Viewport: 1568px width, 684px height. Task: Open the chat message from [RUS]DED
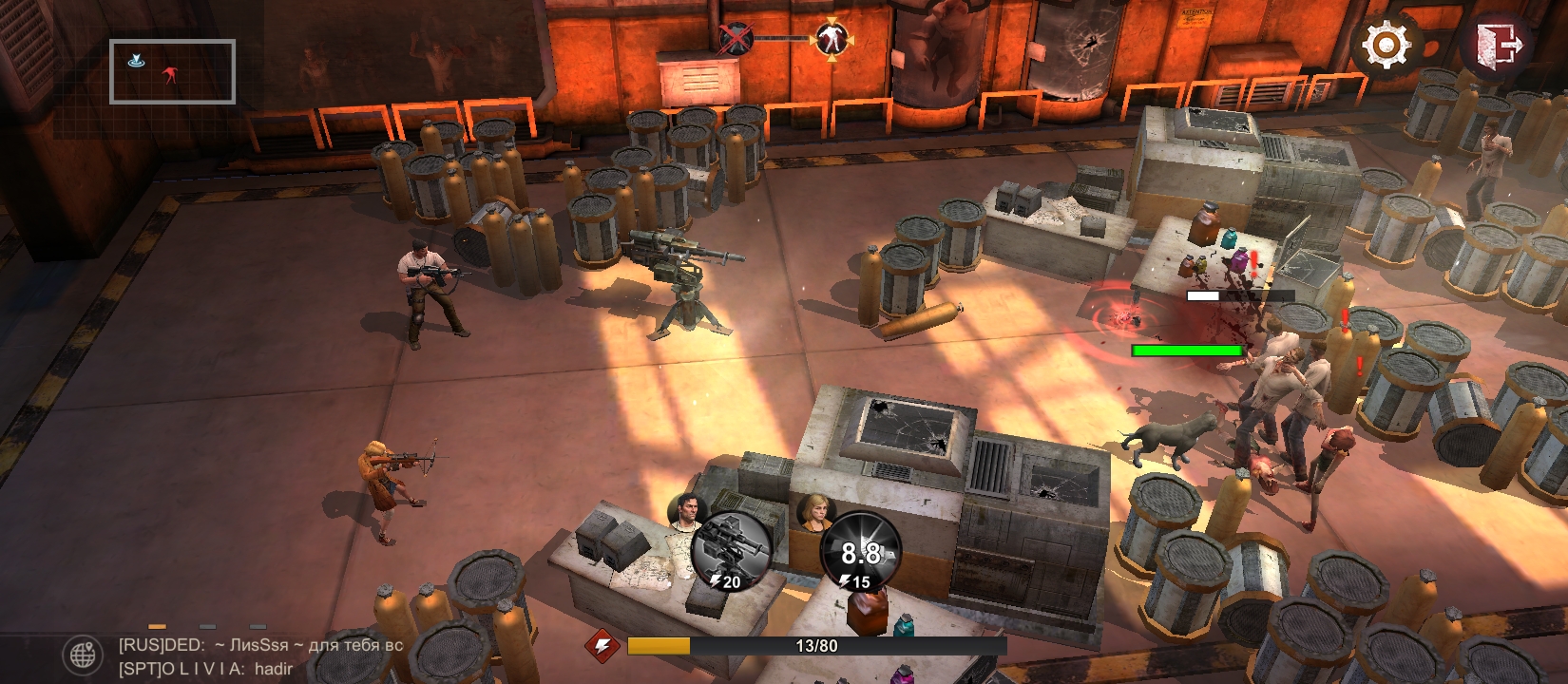click(260, 645)
